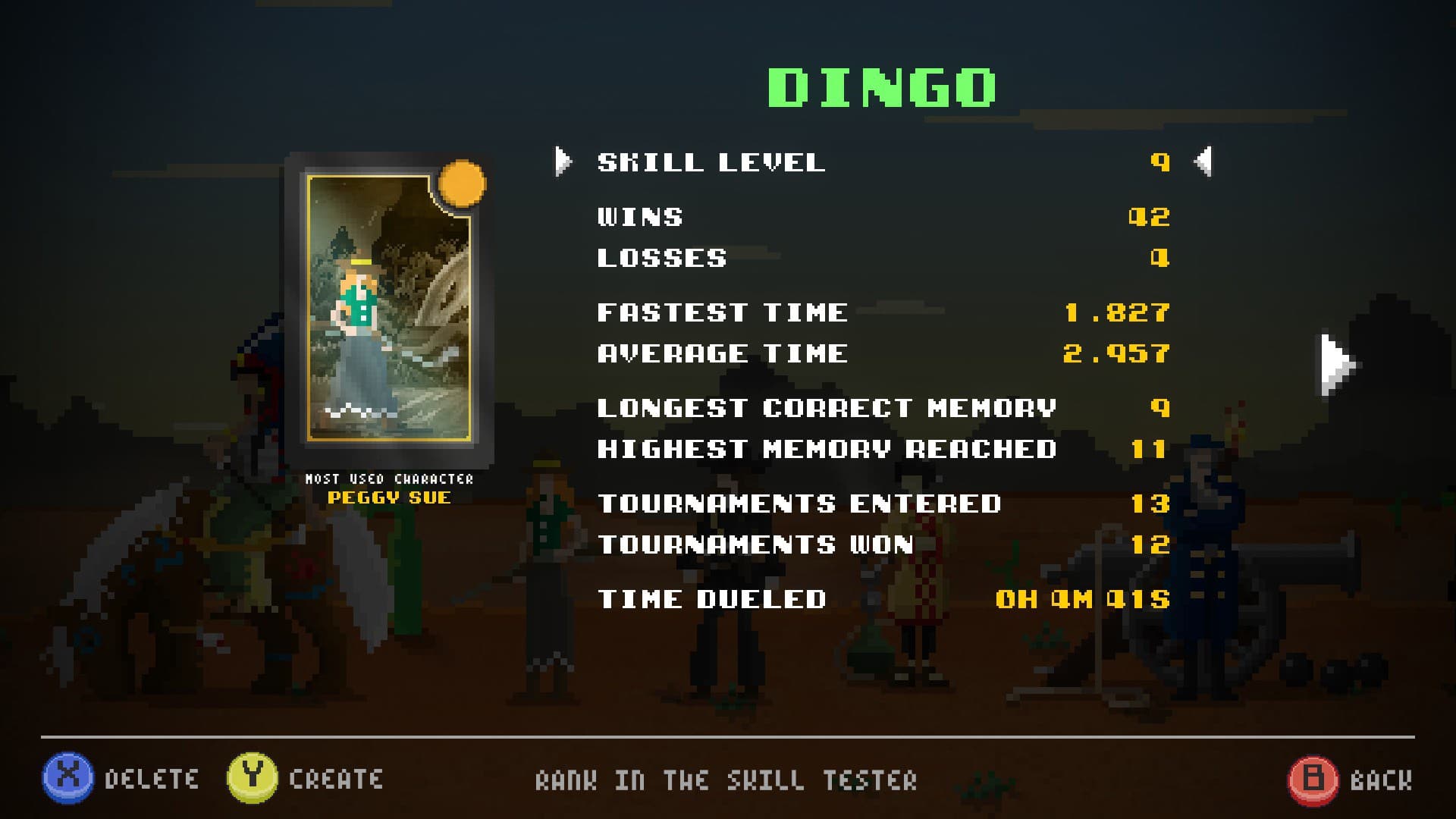
Task: Select the Fastest Time value 1.827
Action: tap(1116, 311)
